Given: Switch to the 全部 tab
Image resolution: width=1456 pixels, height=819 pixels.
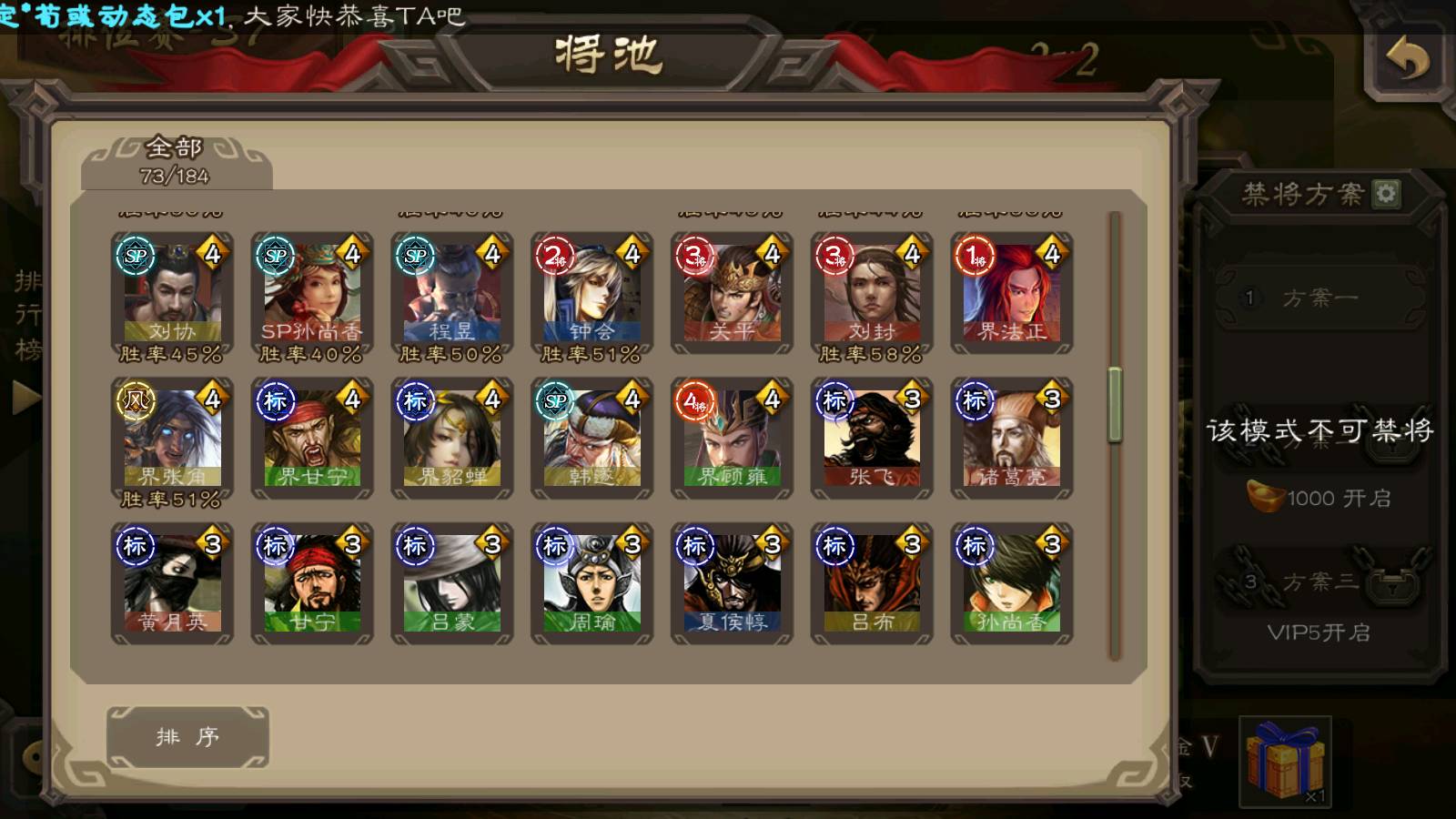Looking at the screenshot, I should pyautogui.click(x=176, y=161).
